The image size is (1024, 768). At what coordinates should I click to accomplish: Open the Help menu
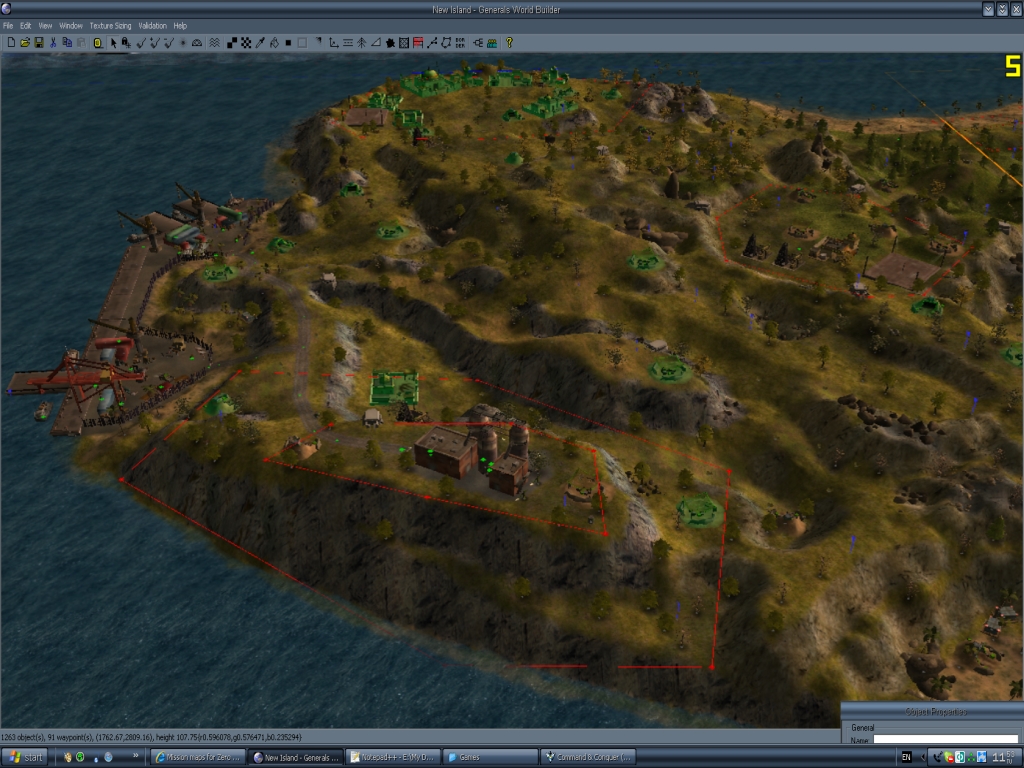tap(180, 25)
